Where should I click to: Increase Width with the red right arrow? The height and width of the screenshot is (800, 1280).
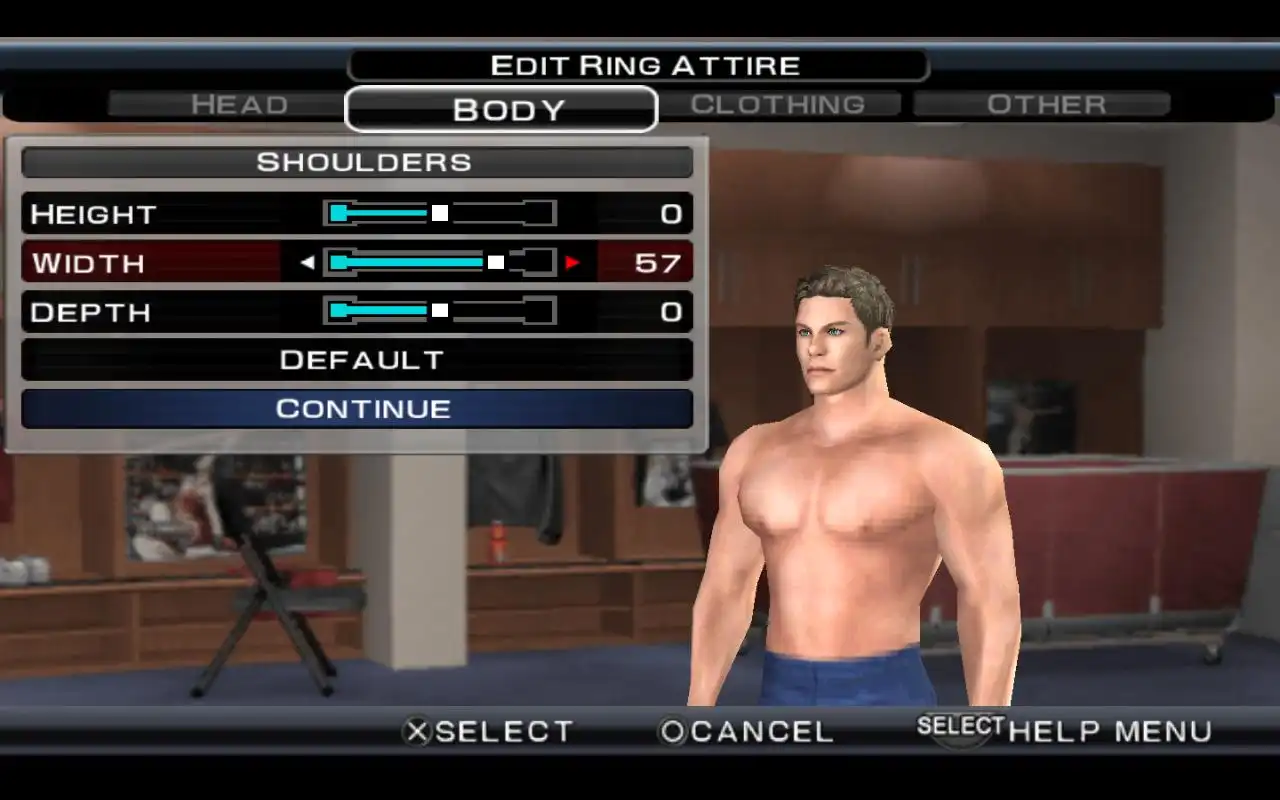coord(572,263)
